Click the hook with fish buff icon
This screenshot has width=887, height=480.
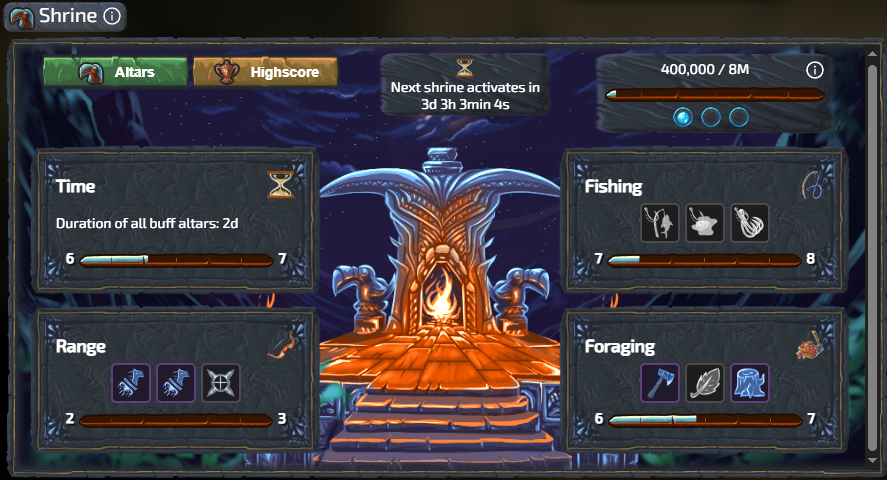[660, 222]
